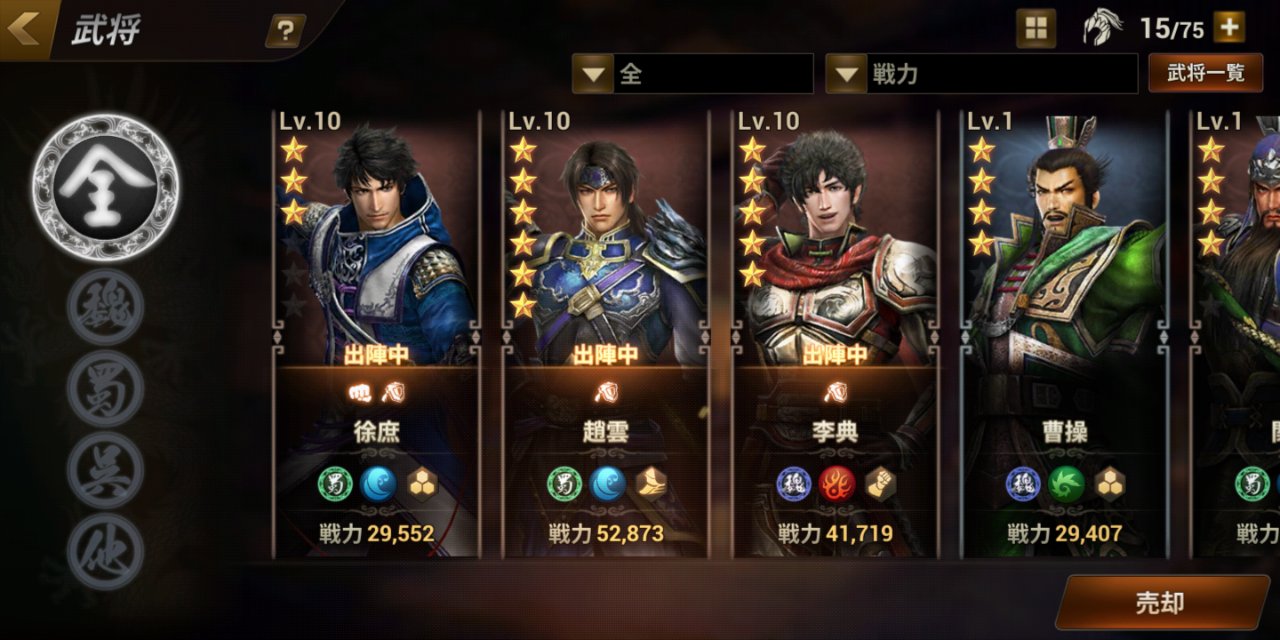Tap the 売却 sell button
Image resolution: width=1280 pixels, height=640 pixels.
point(1159,602)
